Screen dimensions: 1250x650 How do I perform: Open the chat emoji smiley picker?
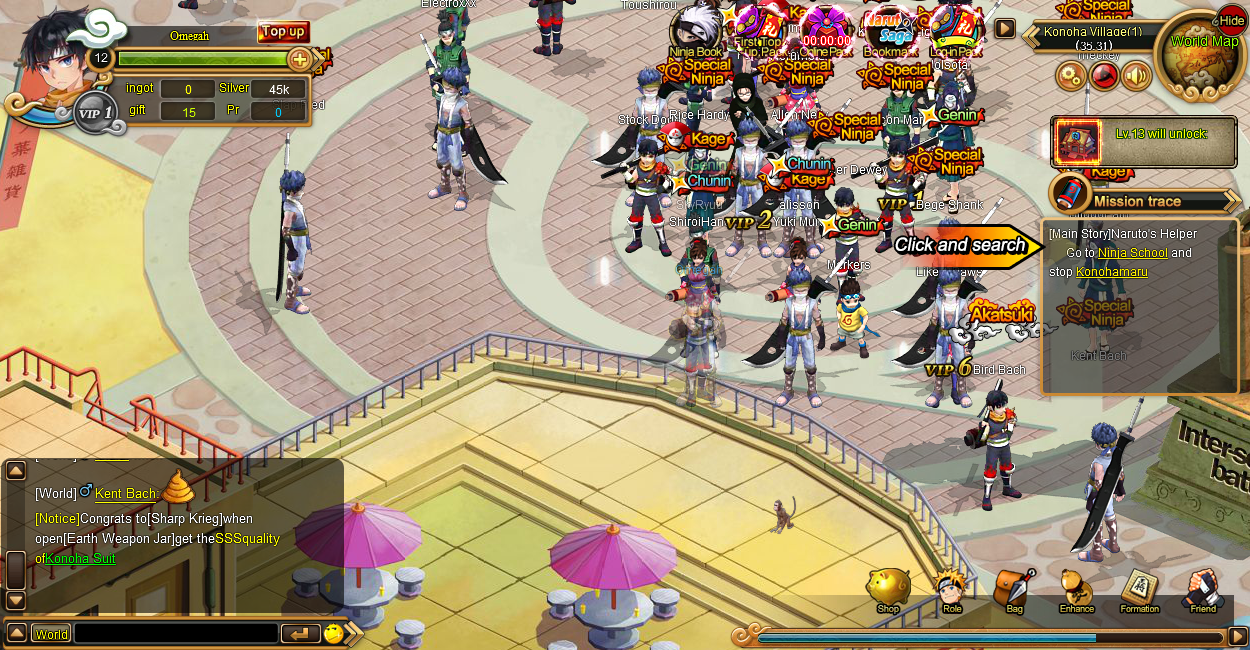[x=333, y=633]
